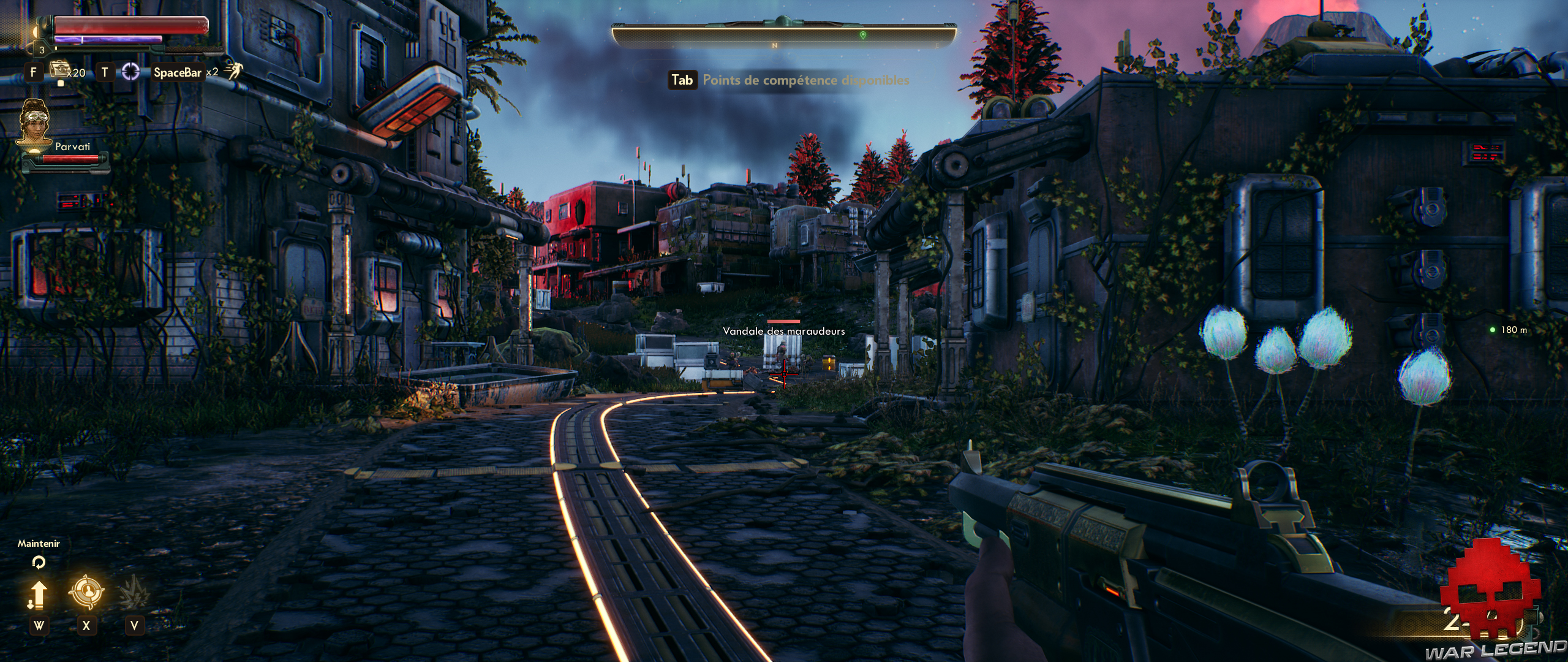Select the companion advance arrow icon above W

click(x=39, y=593)
